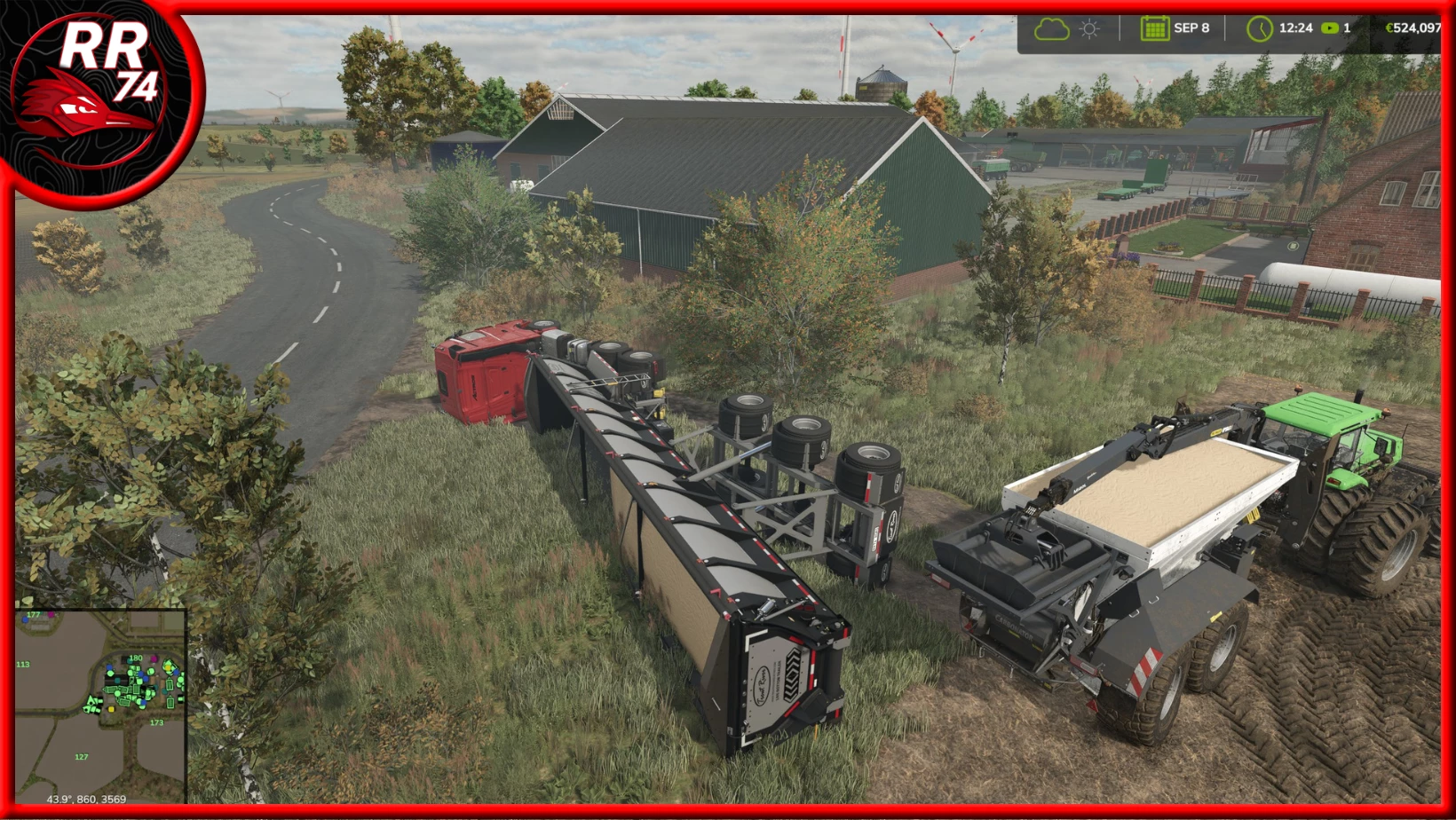Viewport: 1456px width, 820px height.
Task: Click the player arrow icon on the minimap
Action: 91,701
